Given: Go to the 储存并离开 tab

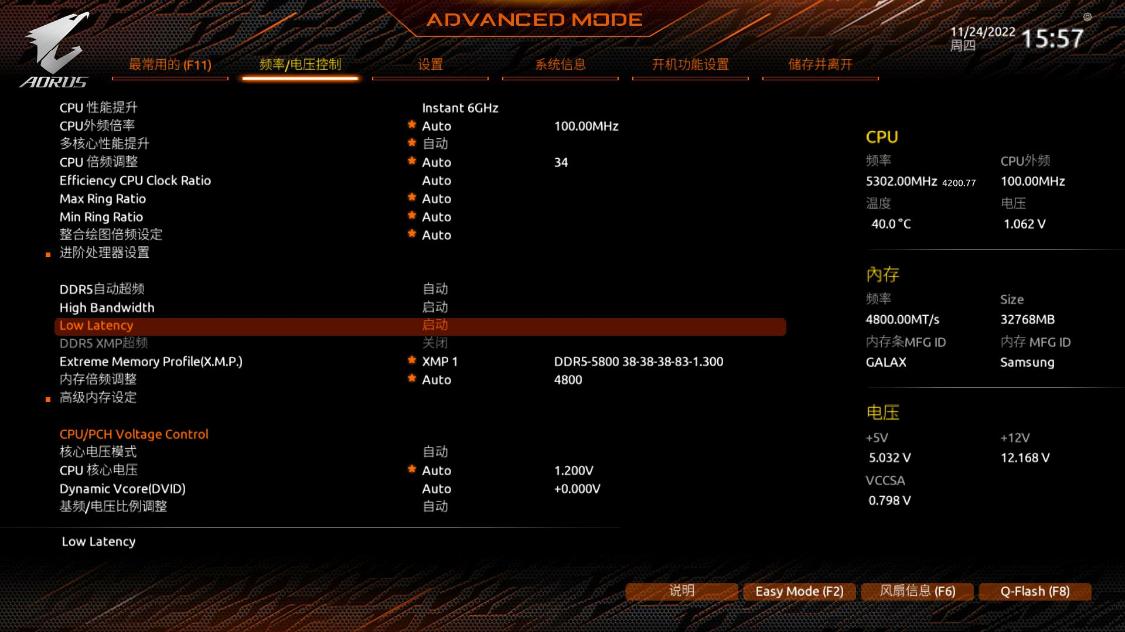Looking at the screenshot, I should point(820,65).
